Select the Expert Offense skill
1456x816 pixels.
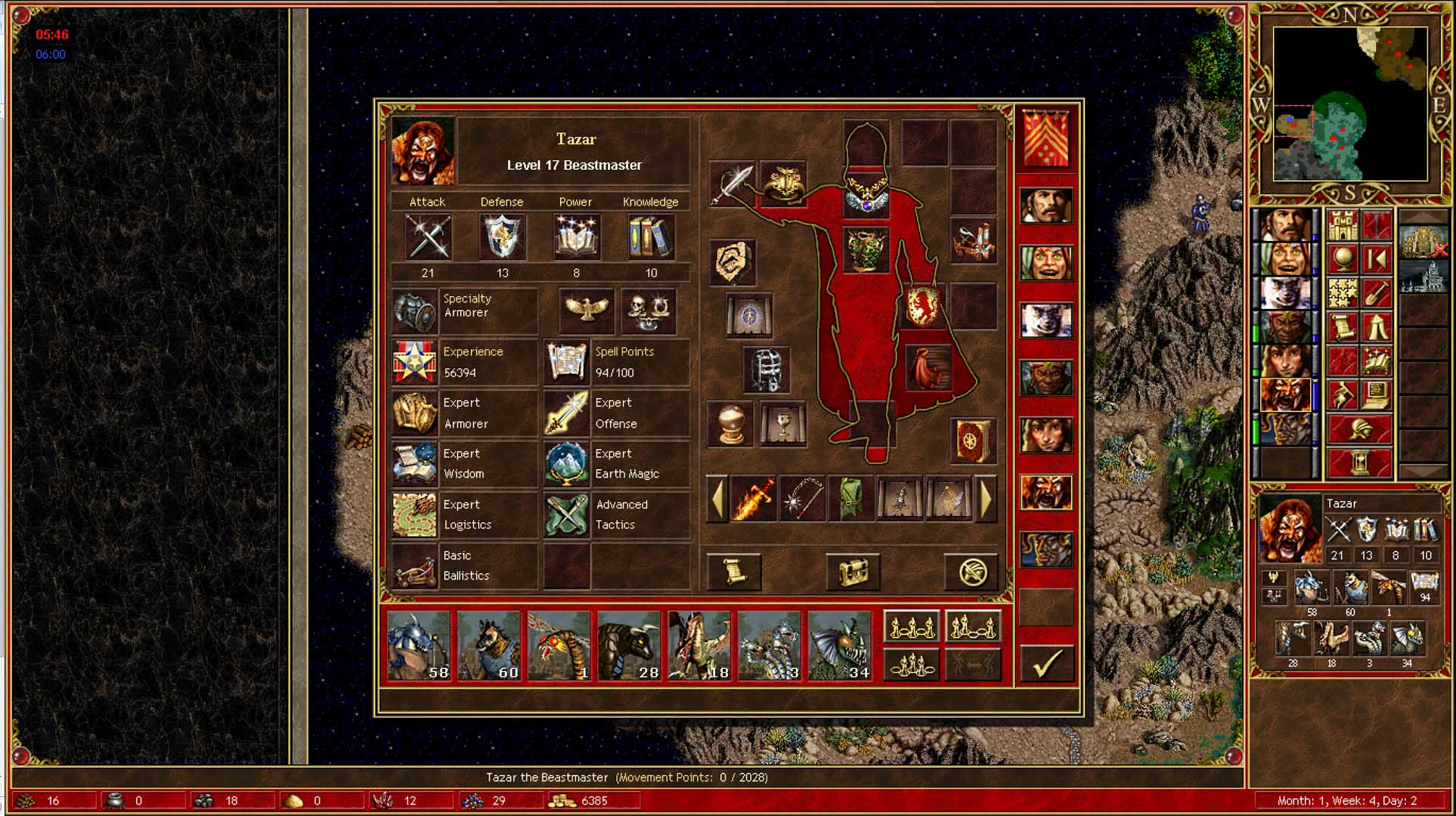pyautogui.click(x=566, y=413)
